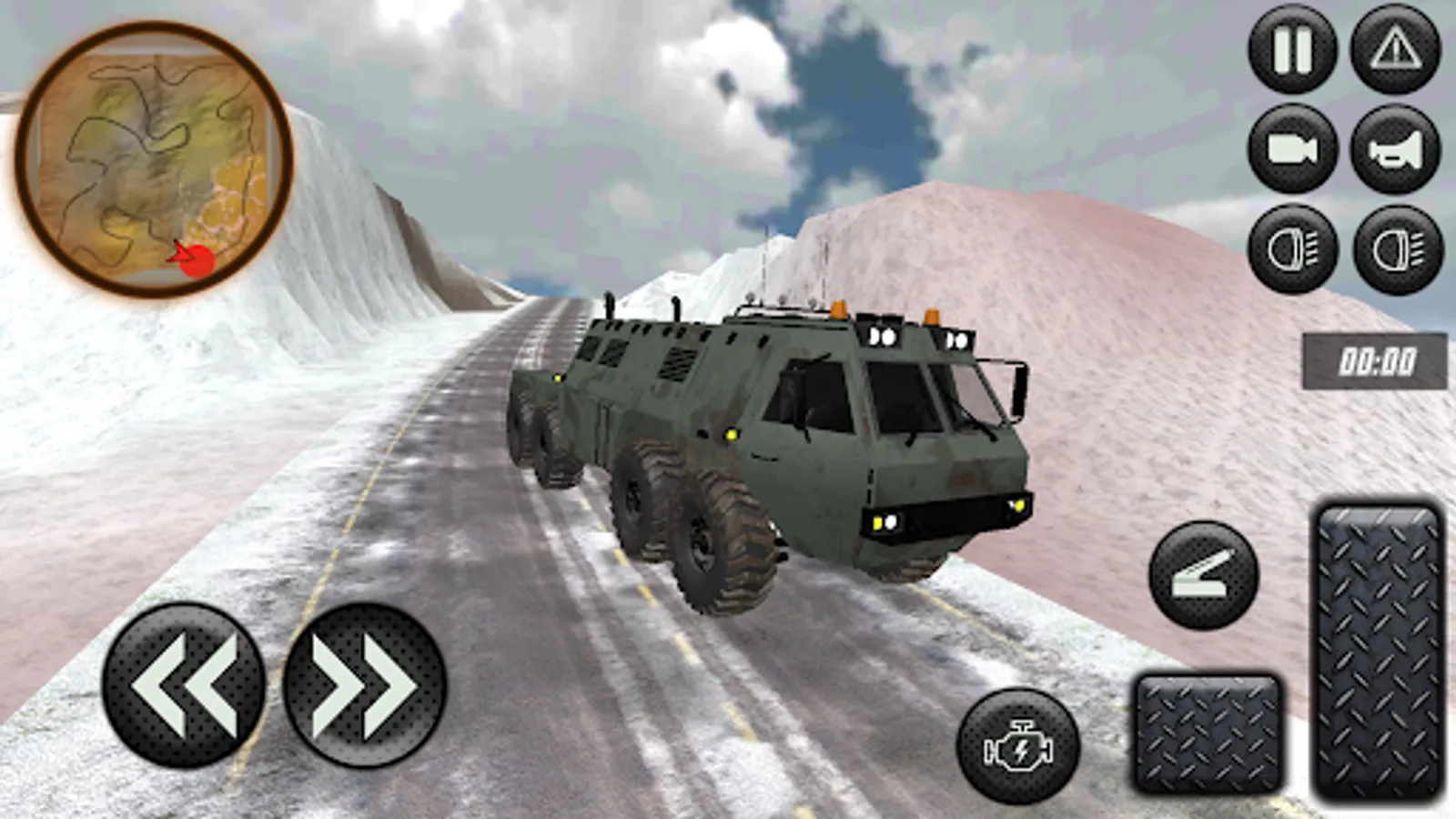Steer left with the double-left arrow
Viewport: 1456px width, 819px height.
pyautogui.click(x=187, y=687)
